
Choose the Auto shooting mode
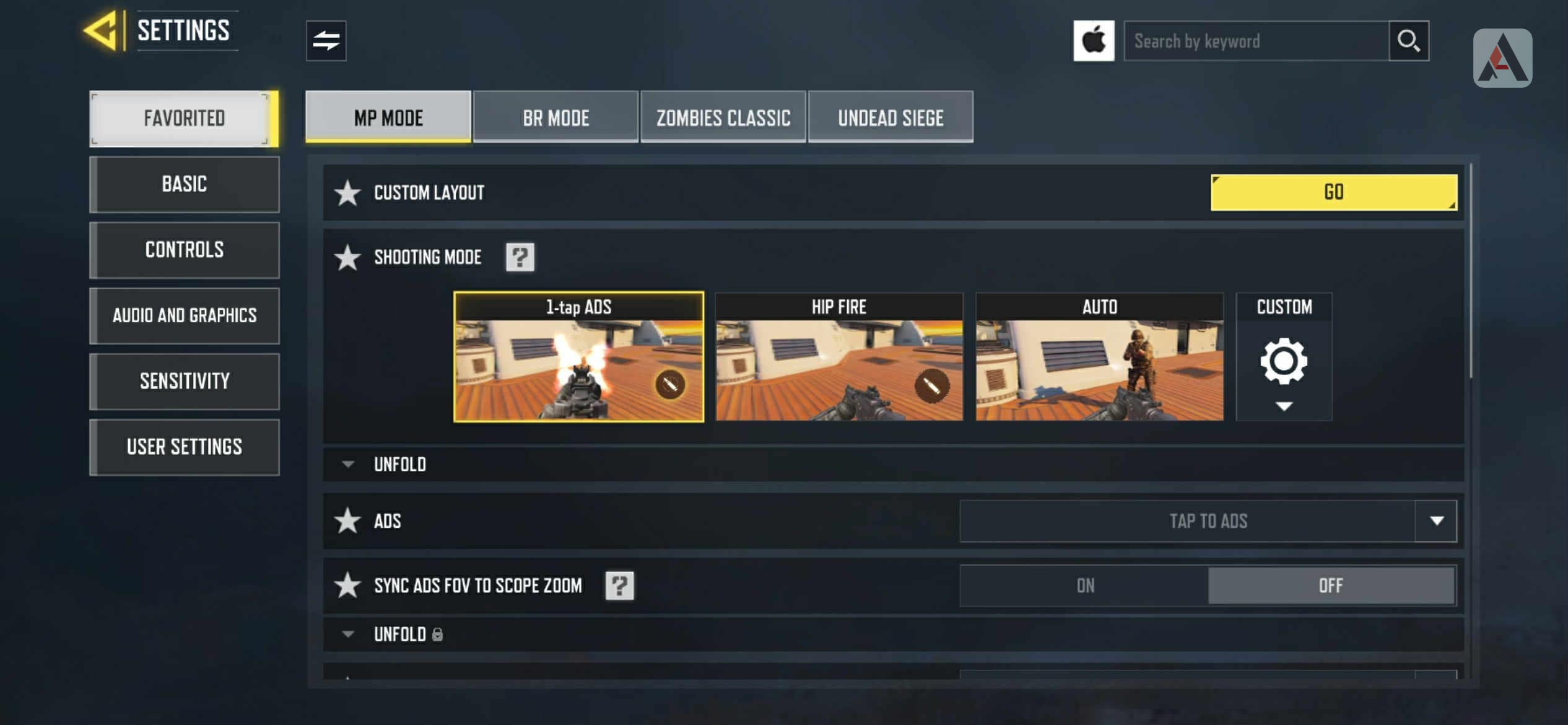1099,358
